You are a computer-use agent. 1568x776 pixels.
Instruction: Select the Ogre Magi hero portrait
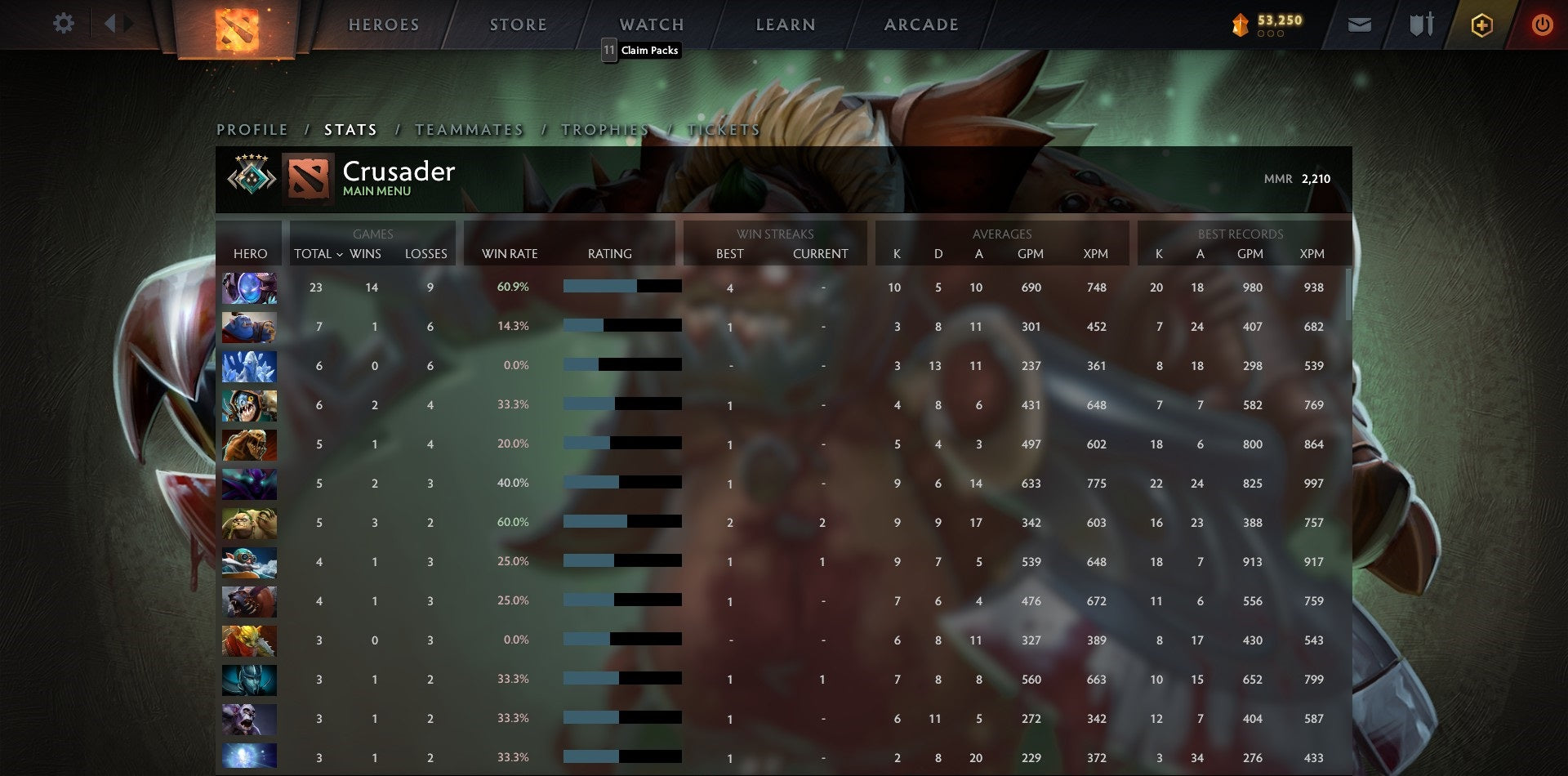coord(249,327)
